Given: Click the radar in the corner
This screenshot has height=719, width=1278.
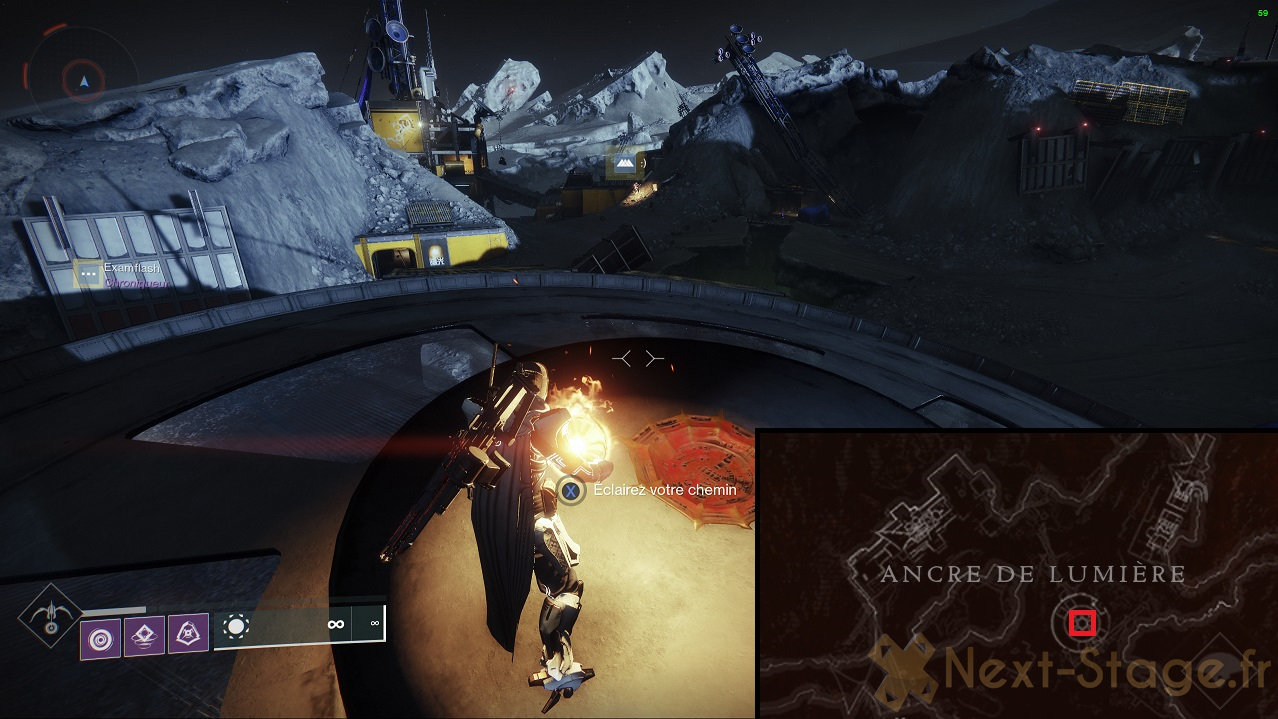Looking at the screenshot, I should [x=84, y=78].
